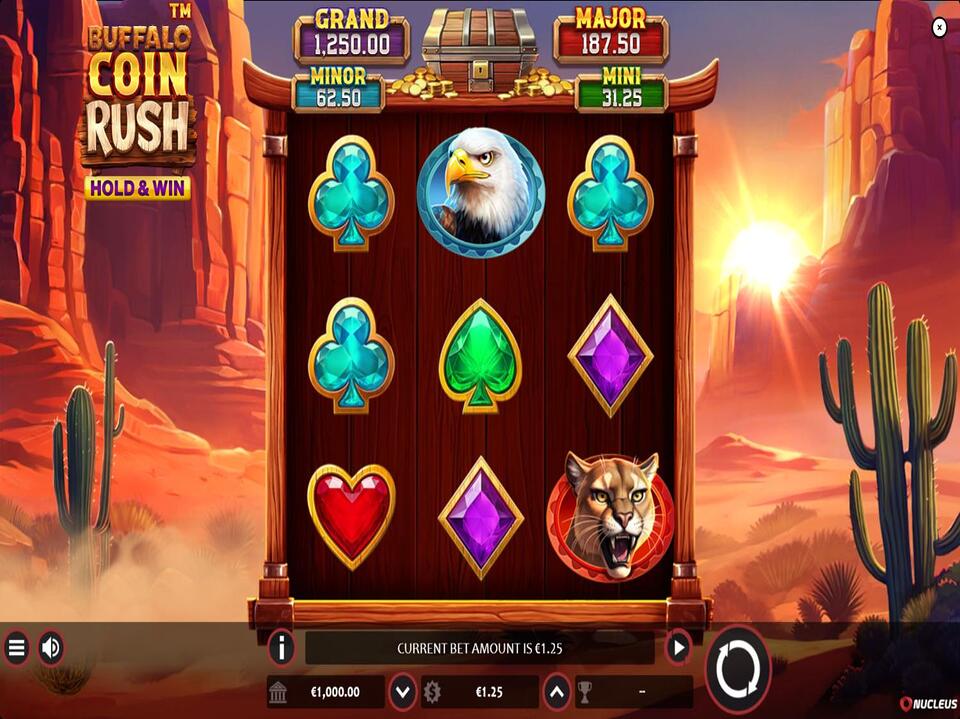
Task: Start autoplay with the play arrow button
Action: point(678,648)
